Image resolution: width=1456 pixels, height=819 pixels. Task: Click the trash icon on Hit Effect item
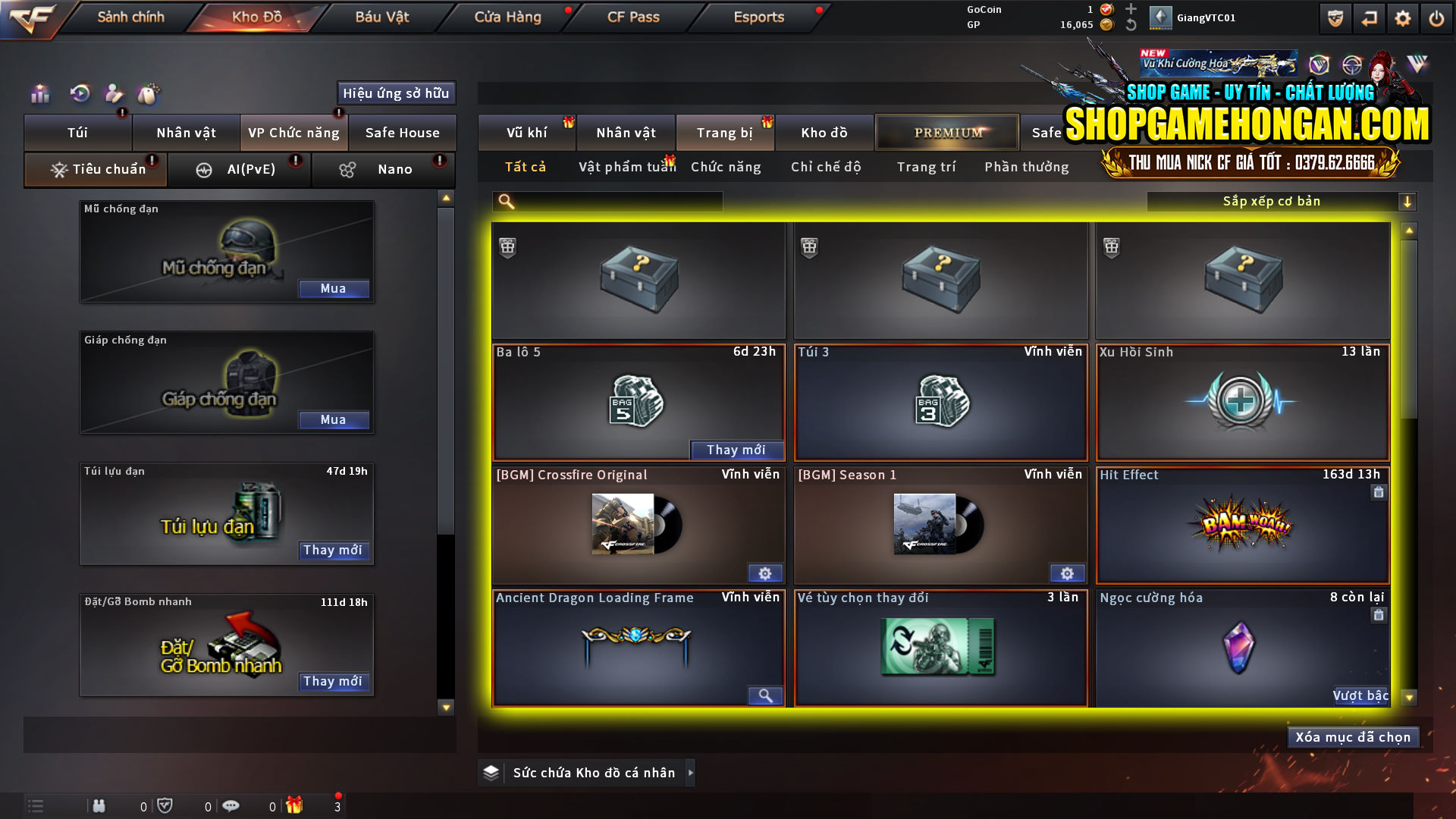[x=1379, y=492]
